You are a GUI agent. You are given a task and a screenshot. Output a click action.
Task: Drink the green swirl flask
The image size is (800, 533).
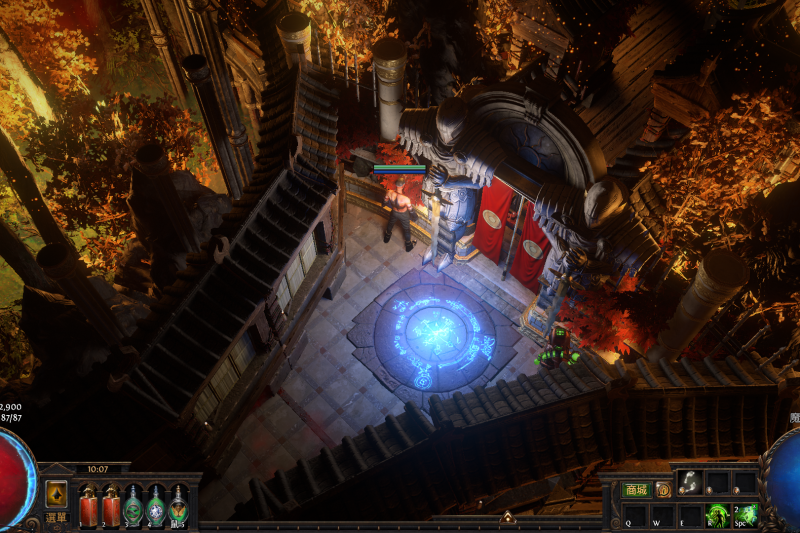tap(133, 504)
